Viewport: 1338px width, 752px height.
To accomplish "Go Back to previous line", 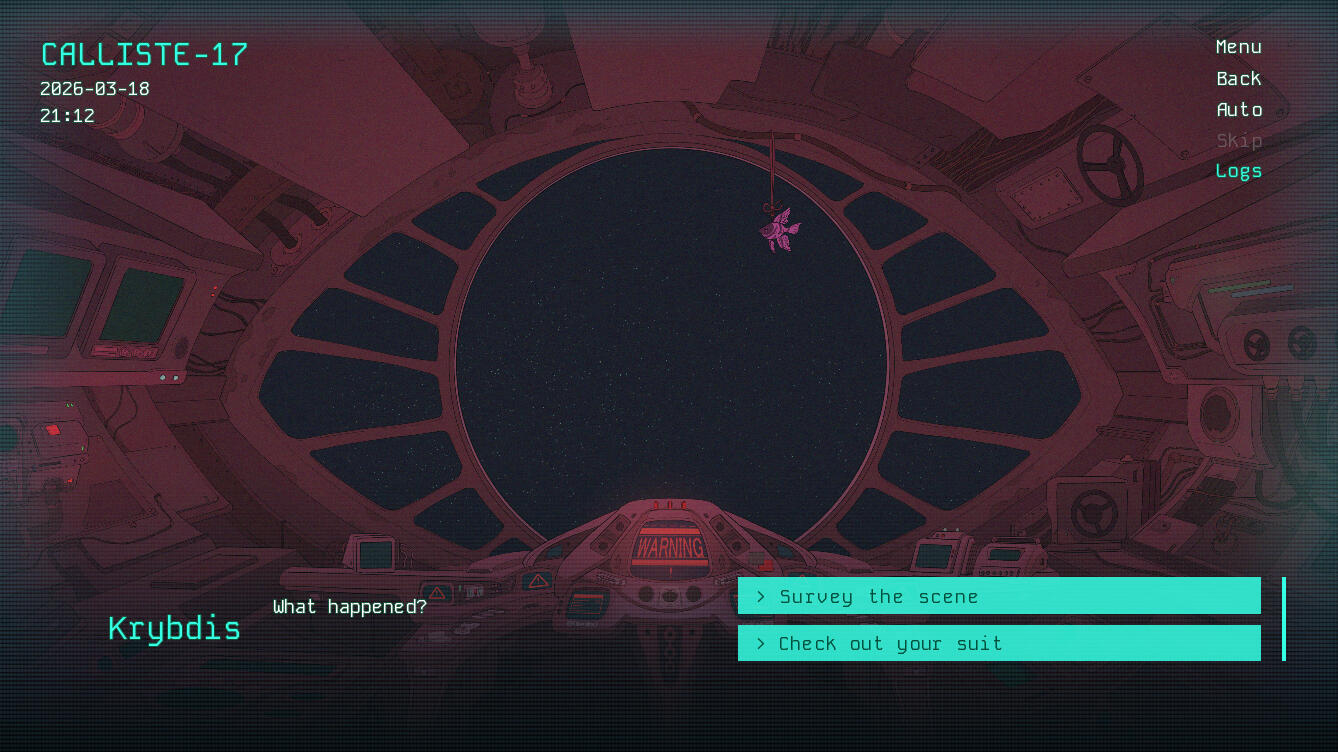I will coord(1238,79).
